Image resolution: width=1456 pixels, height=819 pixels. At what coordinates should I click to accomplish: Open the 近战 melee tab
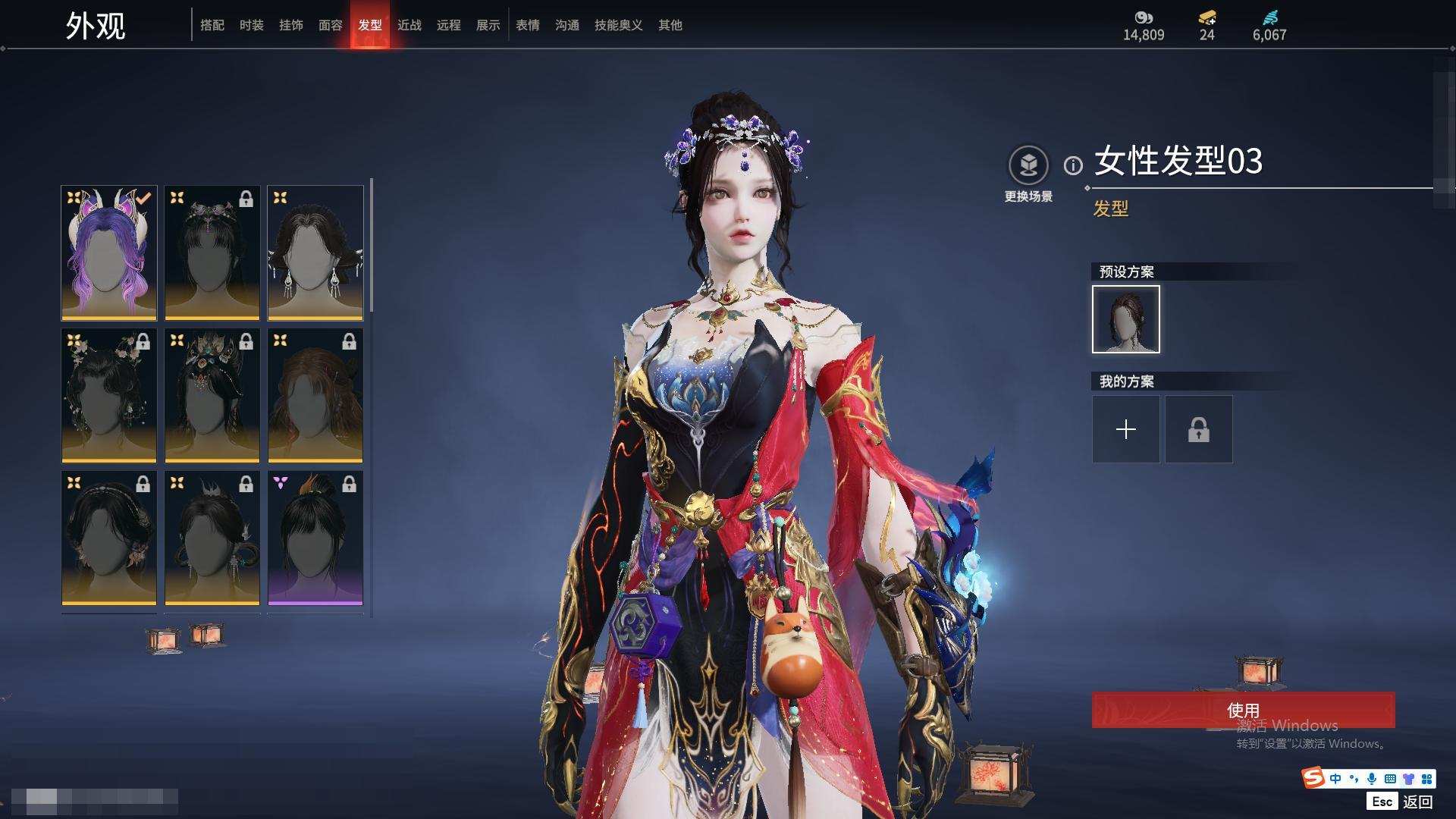(409, 25)
